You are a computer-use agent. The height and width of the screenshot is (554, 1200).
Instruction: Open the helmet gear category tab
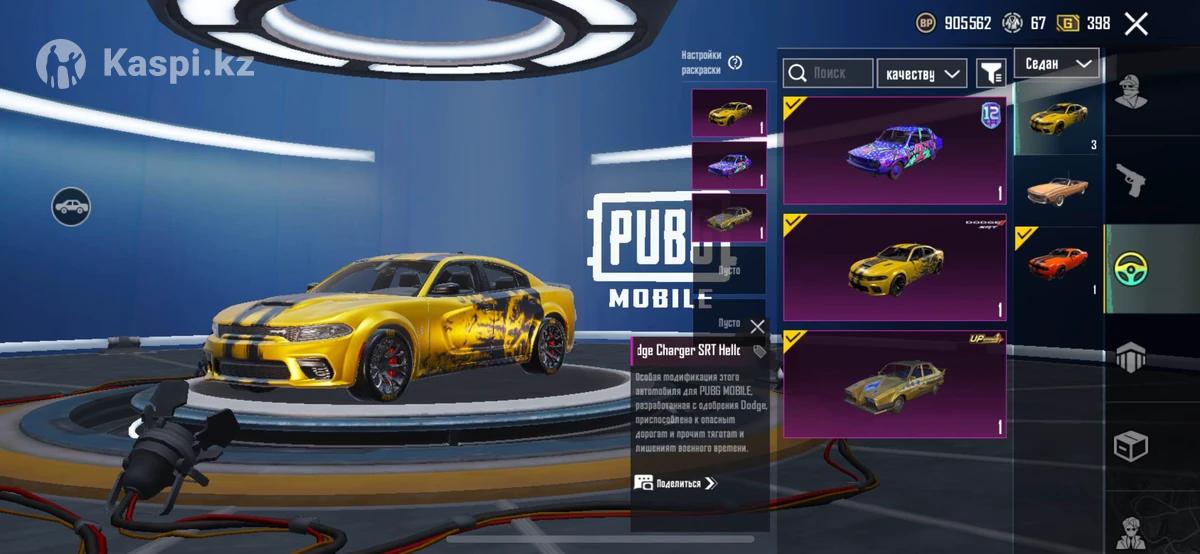[x=1132, y=357]
